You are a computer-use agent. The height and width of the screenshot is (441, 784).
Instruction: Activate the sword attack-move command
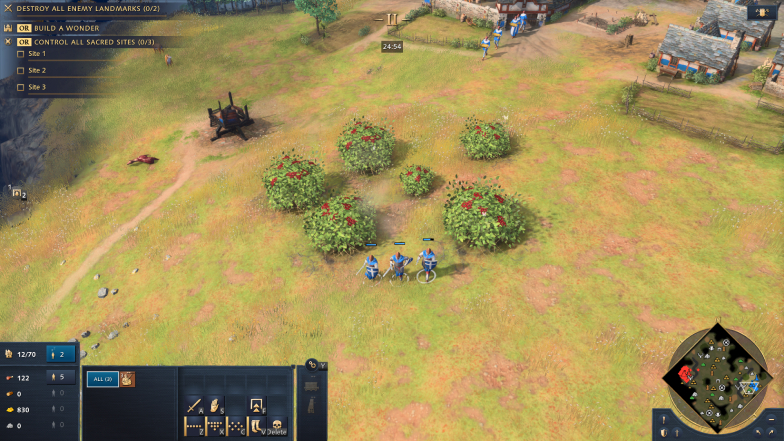pos(193,405)
